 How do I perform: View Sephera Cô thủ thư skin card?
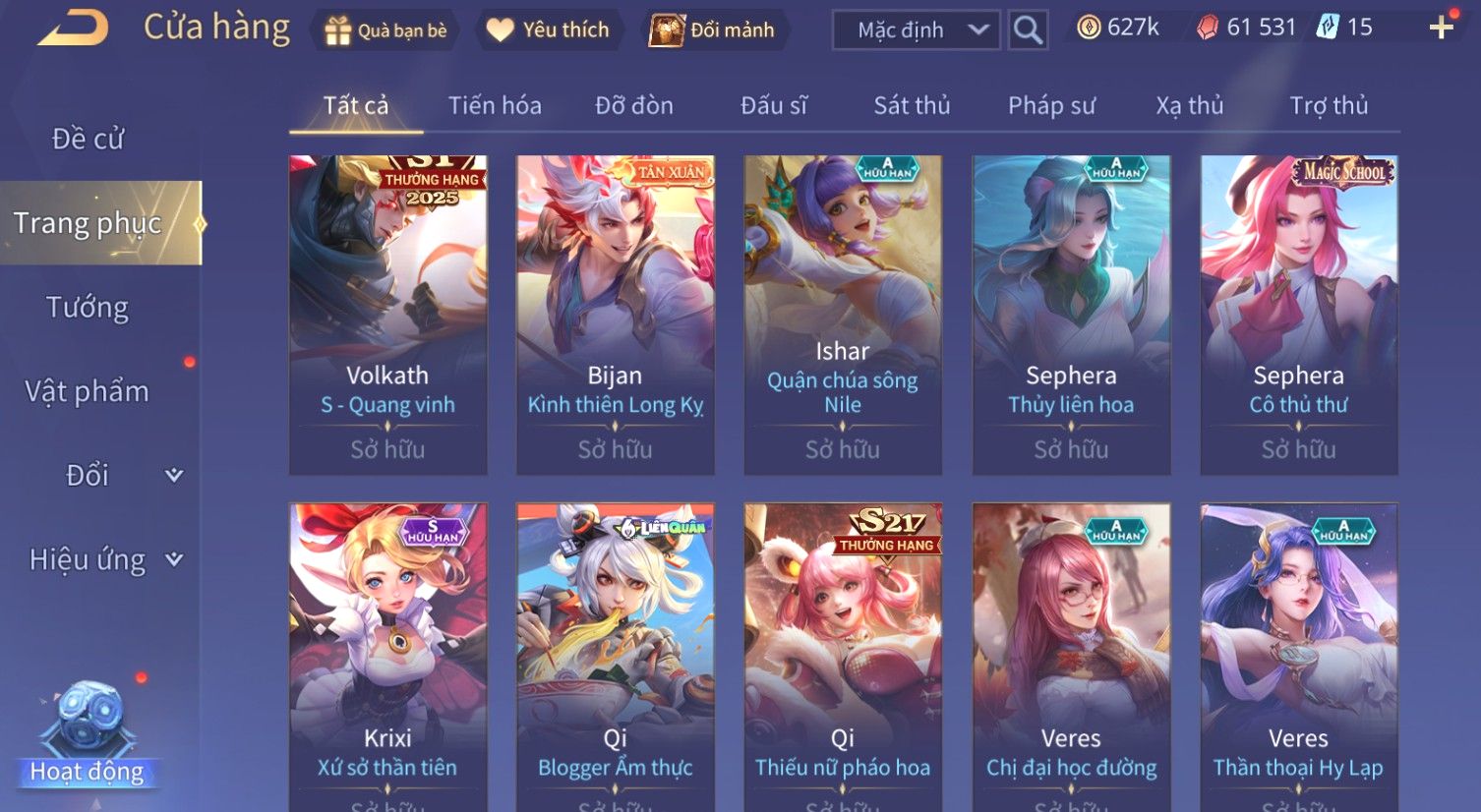[x=1298, y=315]
